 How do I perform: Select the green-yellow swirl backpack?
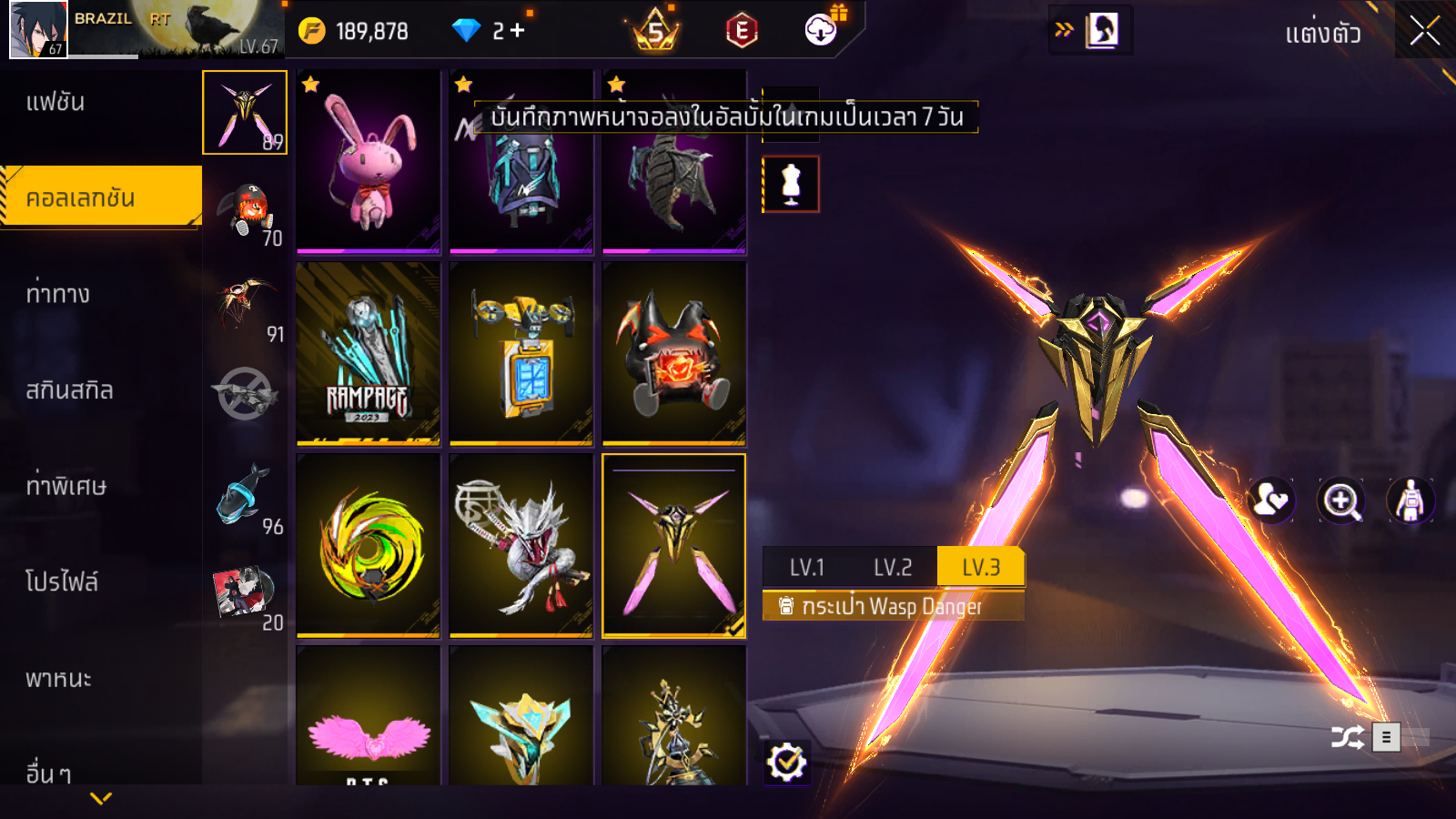[x=369, y=545]
